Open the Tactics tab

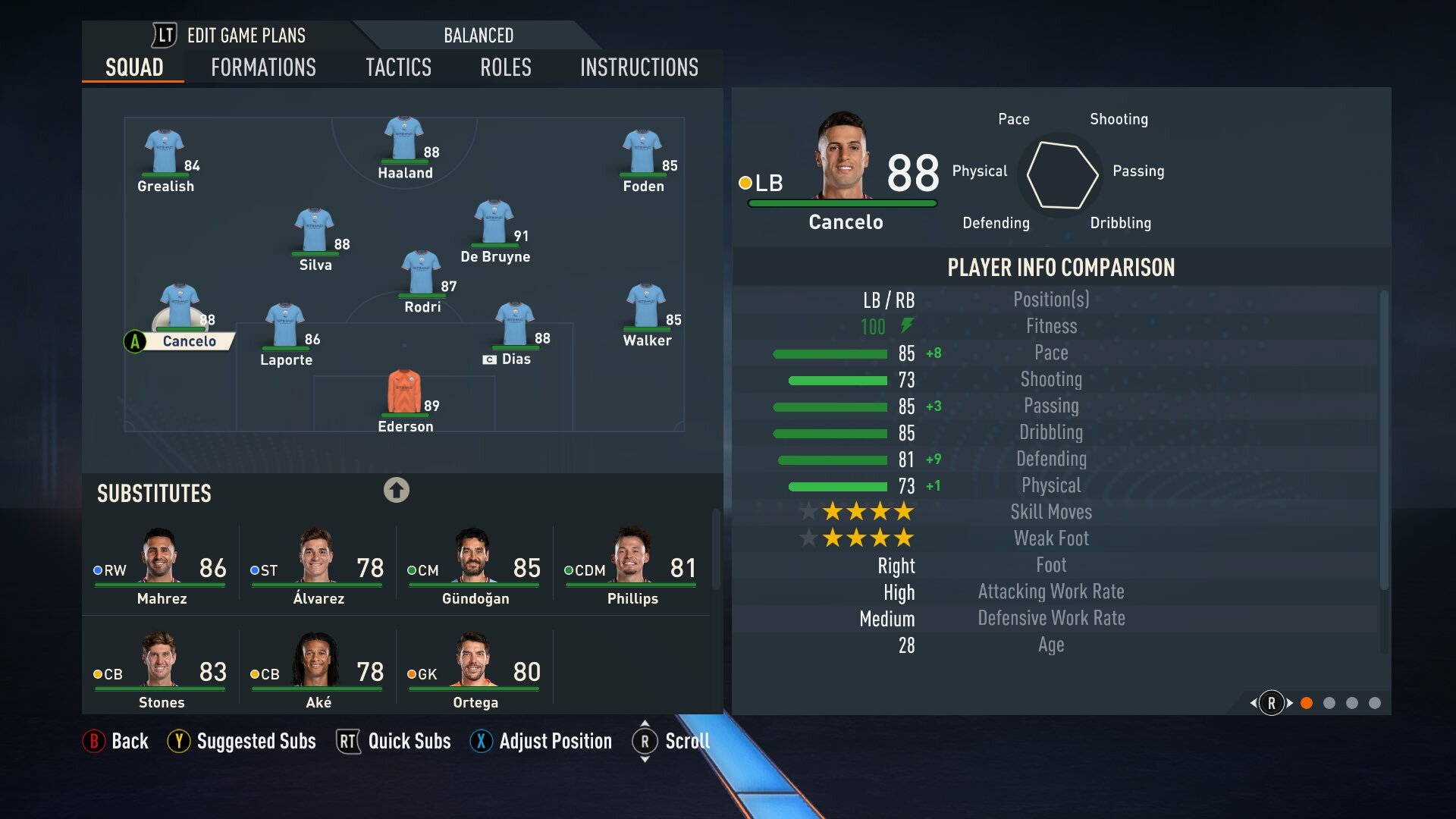point(398,67)
